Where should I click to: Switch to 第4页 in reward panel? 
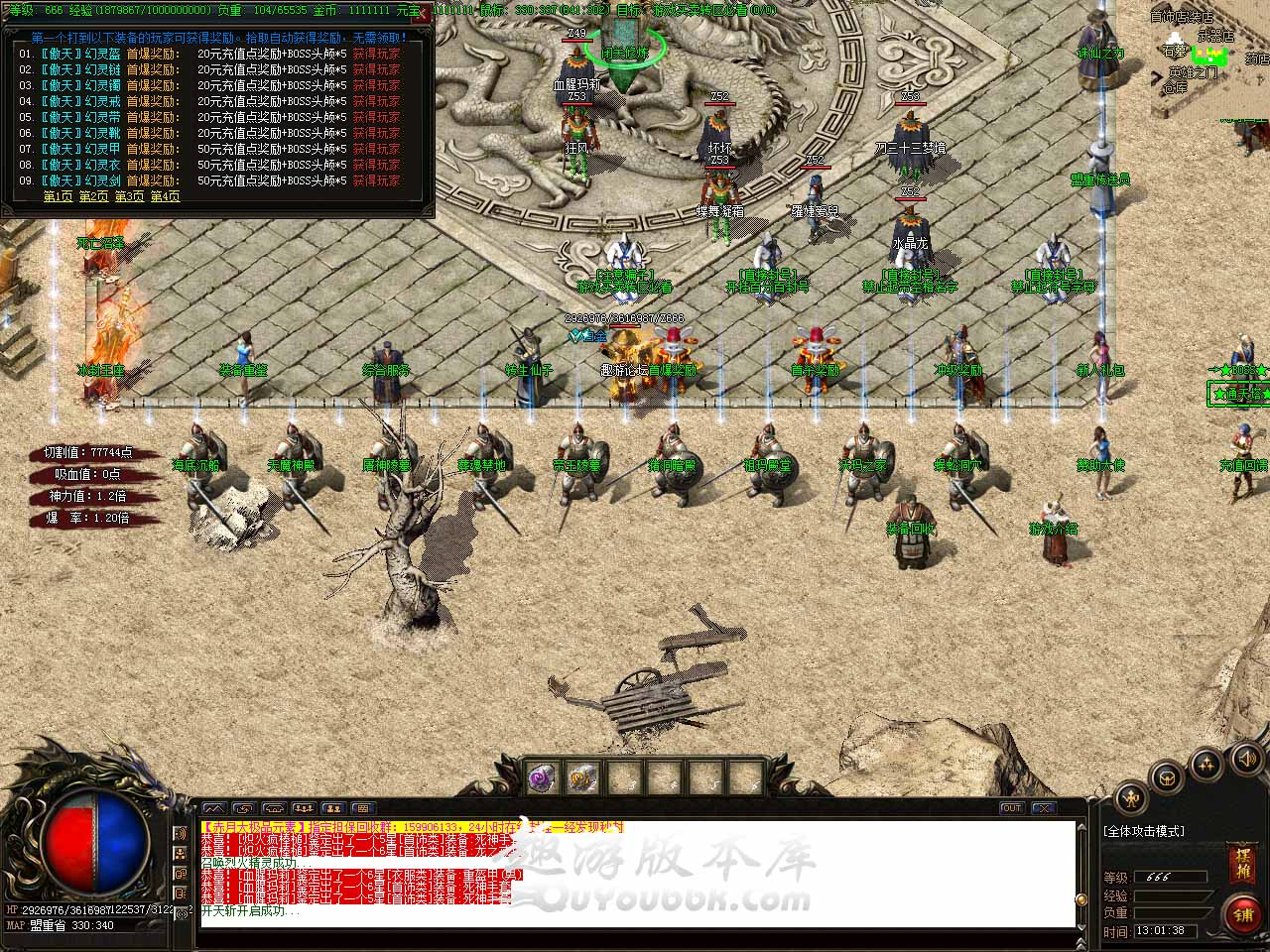click(165, 196)
